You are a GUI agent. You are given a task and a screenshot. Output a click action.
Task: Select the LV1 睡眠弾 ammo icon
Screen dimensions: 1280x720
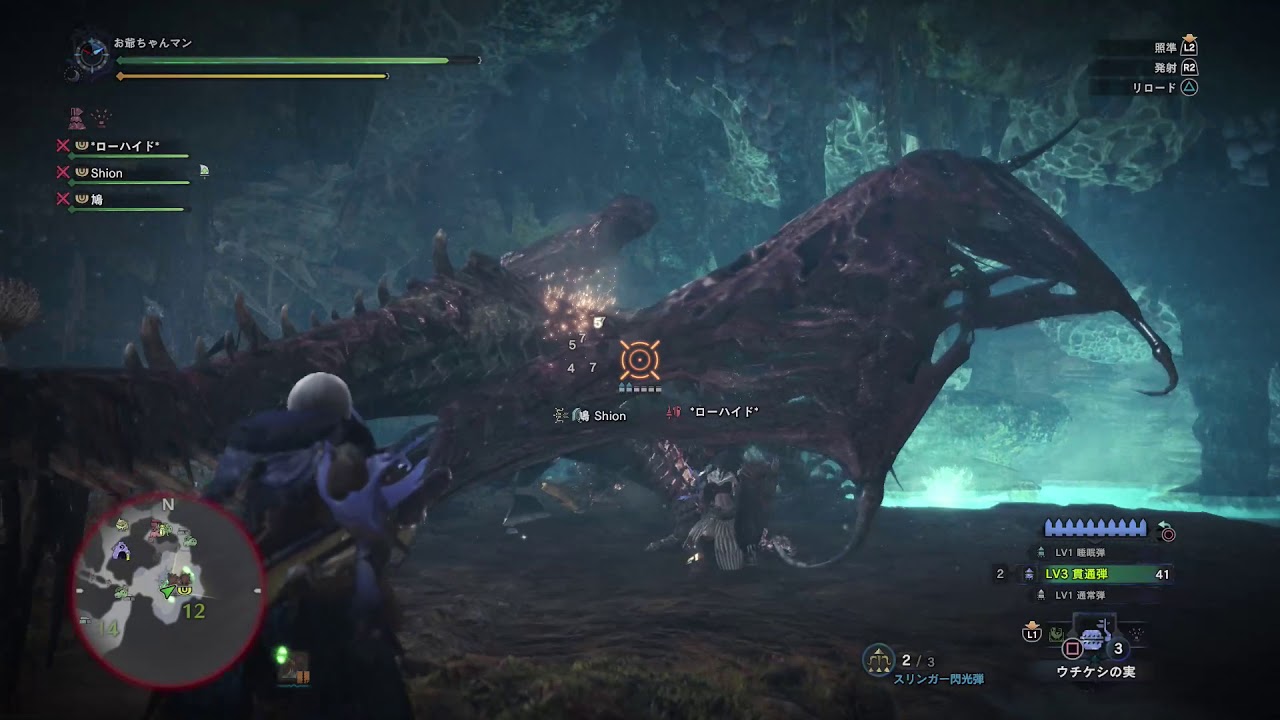coord(1041,551)
